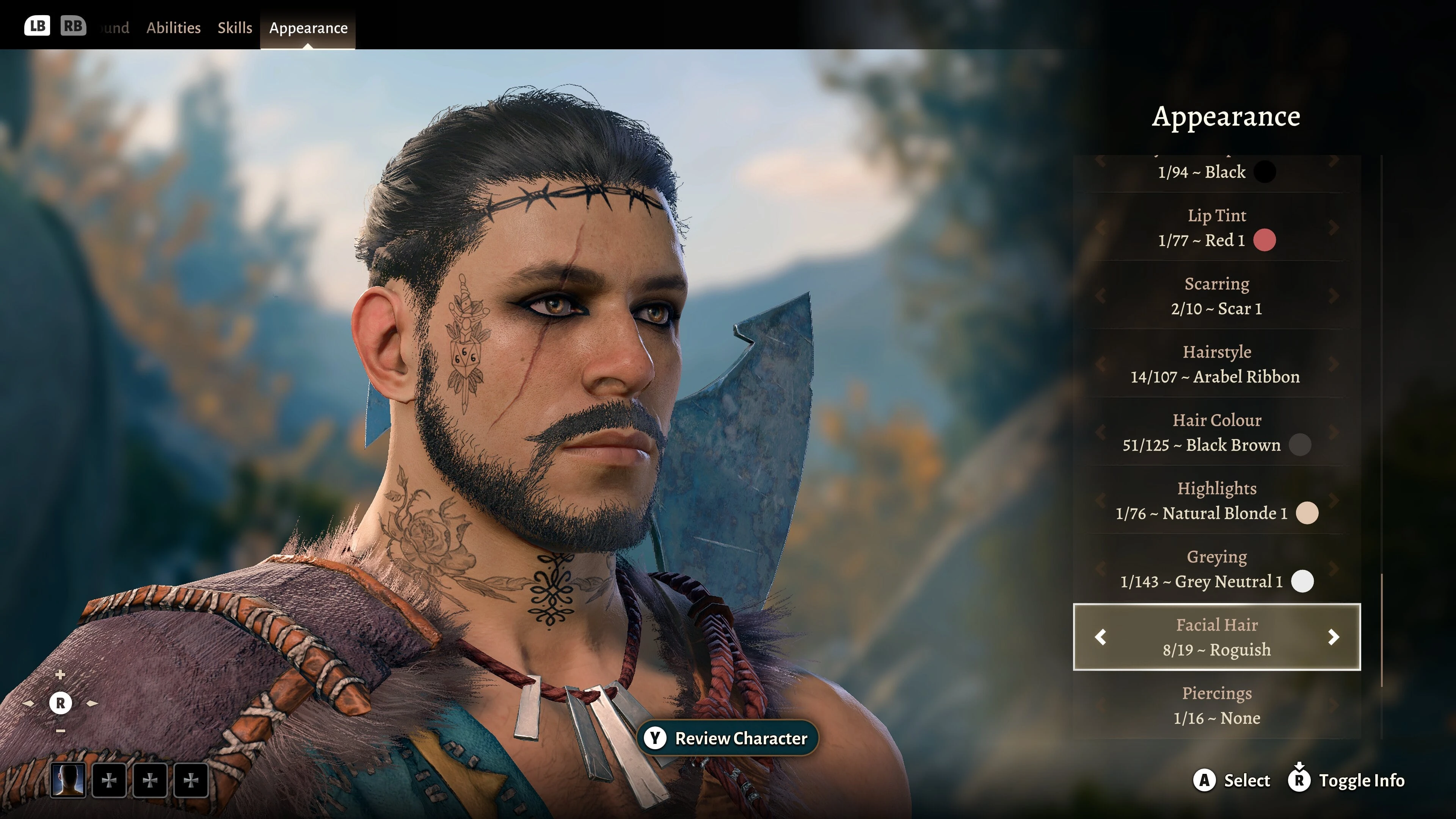This screenshot has height=819, width=1456.
Task: Click the Red 1 lip tint swatch
Action: point(1265,240)
